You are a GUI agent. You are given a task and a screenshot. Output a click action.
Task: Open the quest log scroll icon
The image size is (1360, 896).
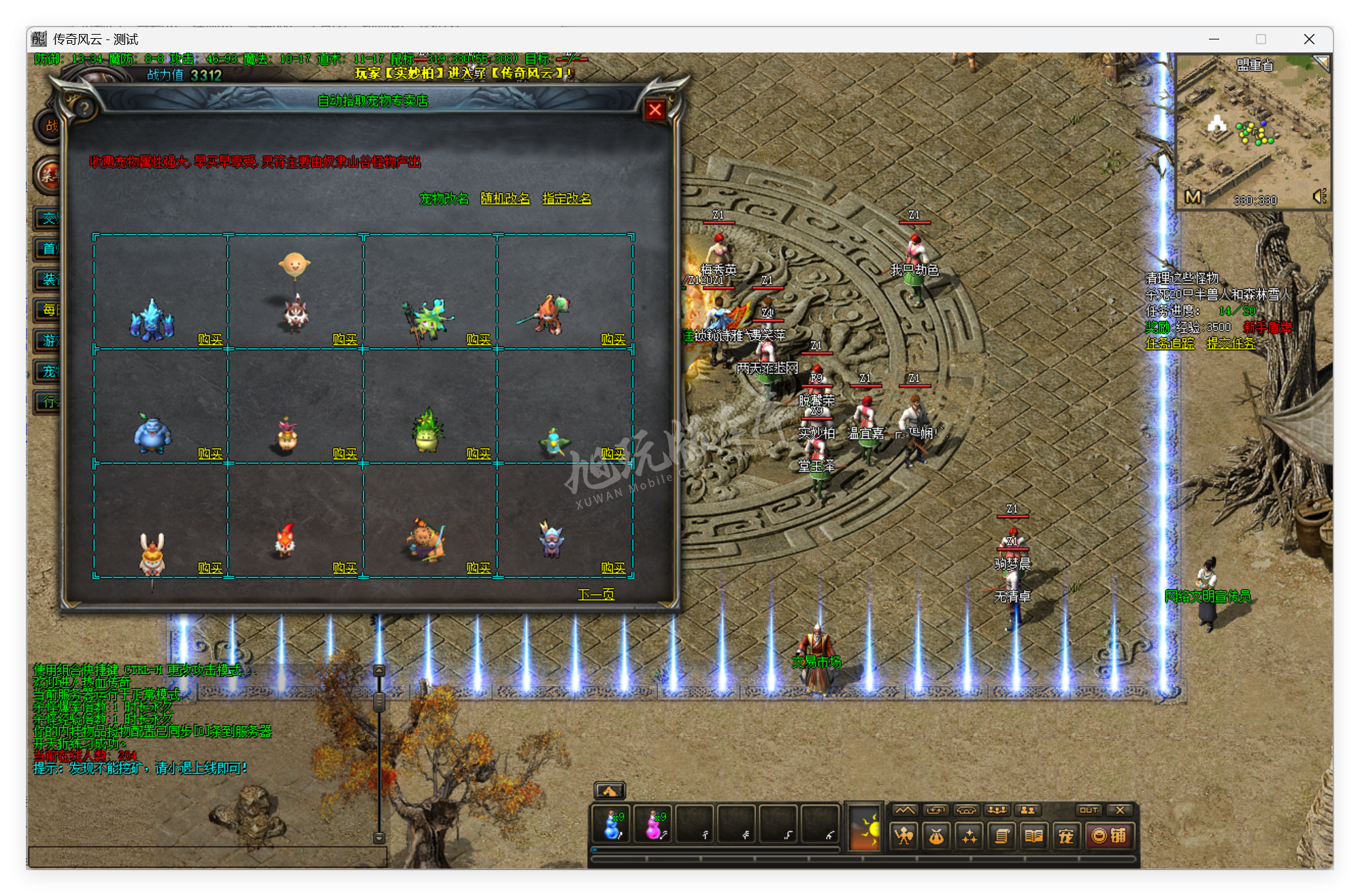pos(1000,836)
